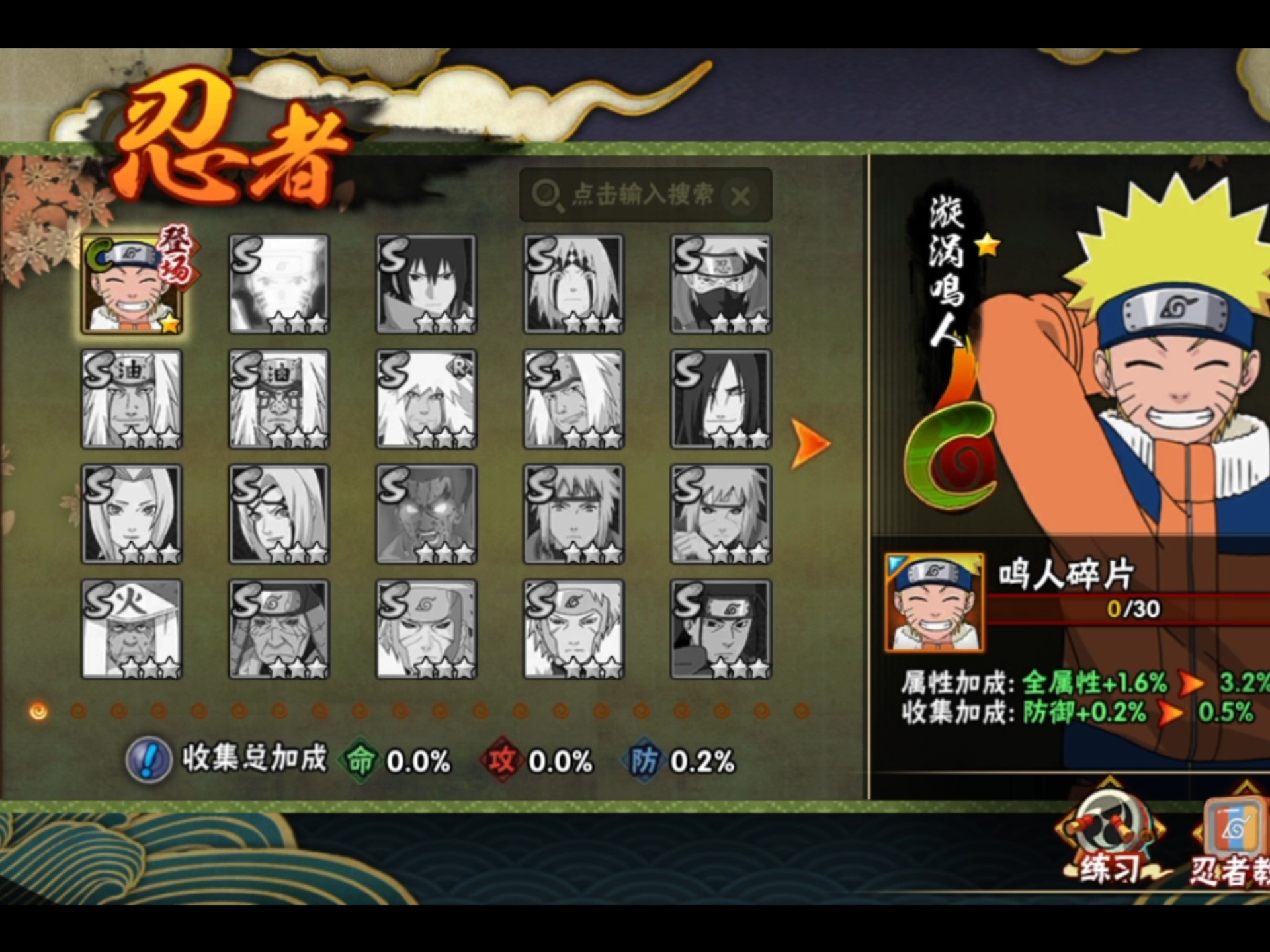
Task: Click the ninja search input field
Action: pyautogui.click(x=640, y=195)
